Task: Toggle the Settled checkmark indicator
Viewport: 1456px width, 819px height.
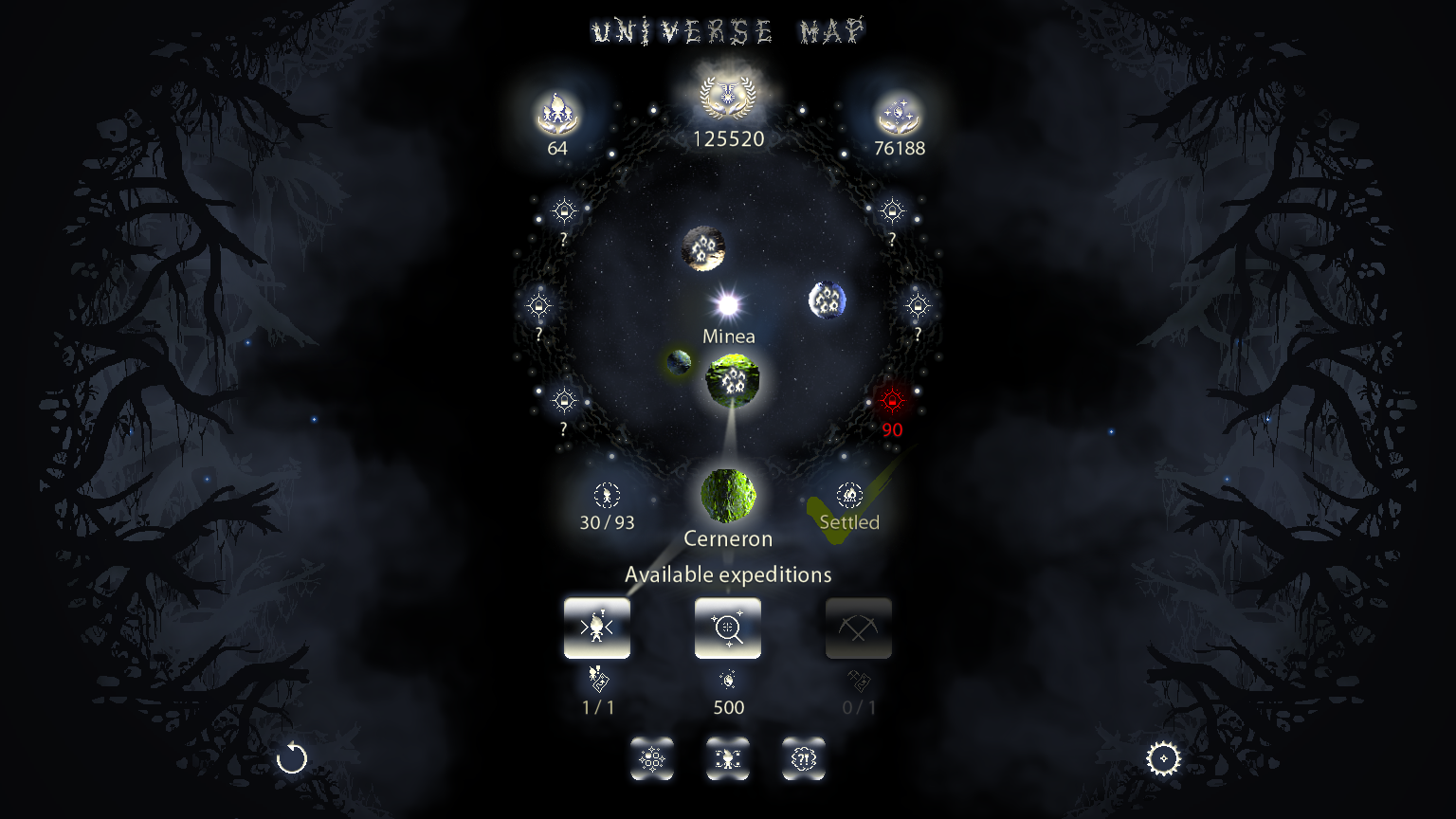Action: point(848,495)
